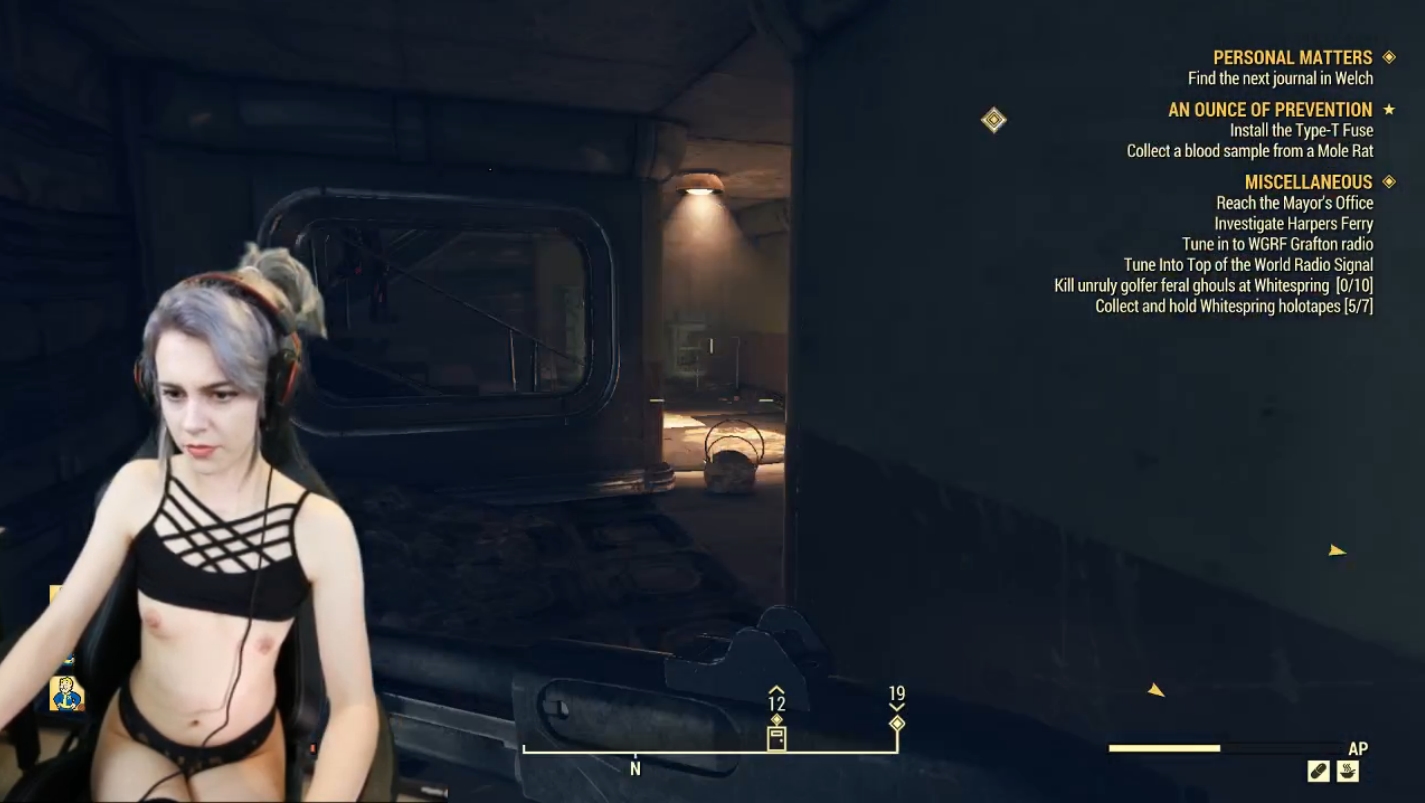Select the Mole Rat blood sample objective

[x=1249, y=151]
